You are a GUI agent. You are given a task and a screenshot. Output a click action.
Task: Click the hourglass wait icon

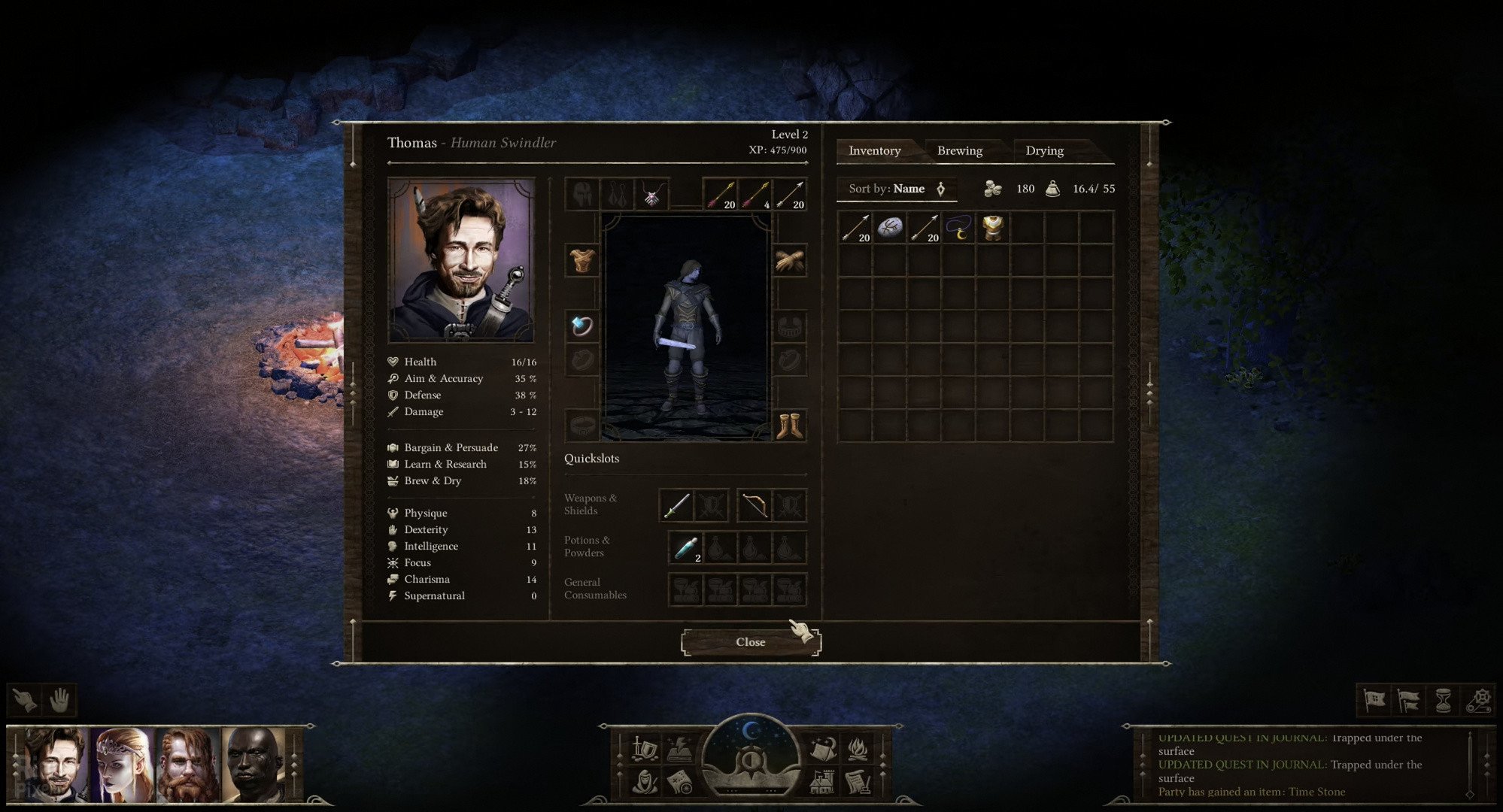click(x=1444, y=699)
